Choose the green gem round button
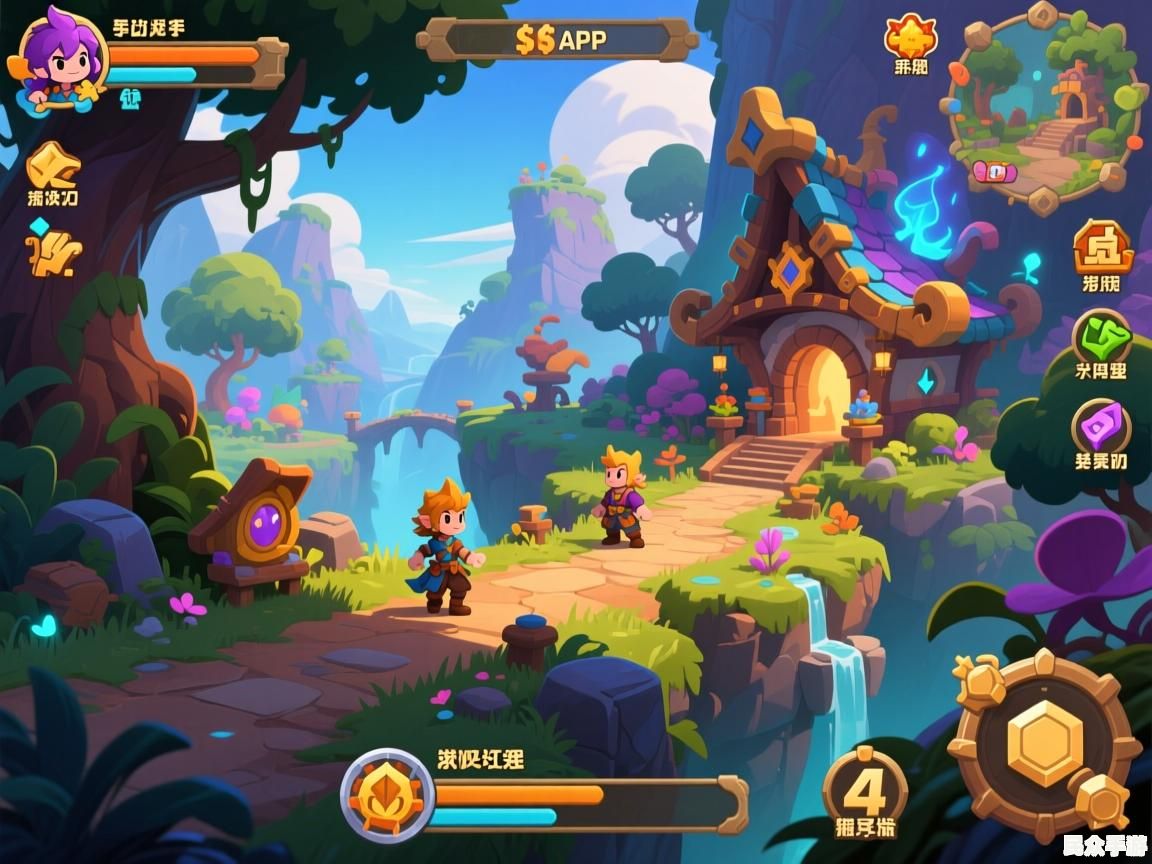 pos(1102,339)
